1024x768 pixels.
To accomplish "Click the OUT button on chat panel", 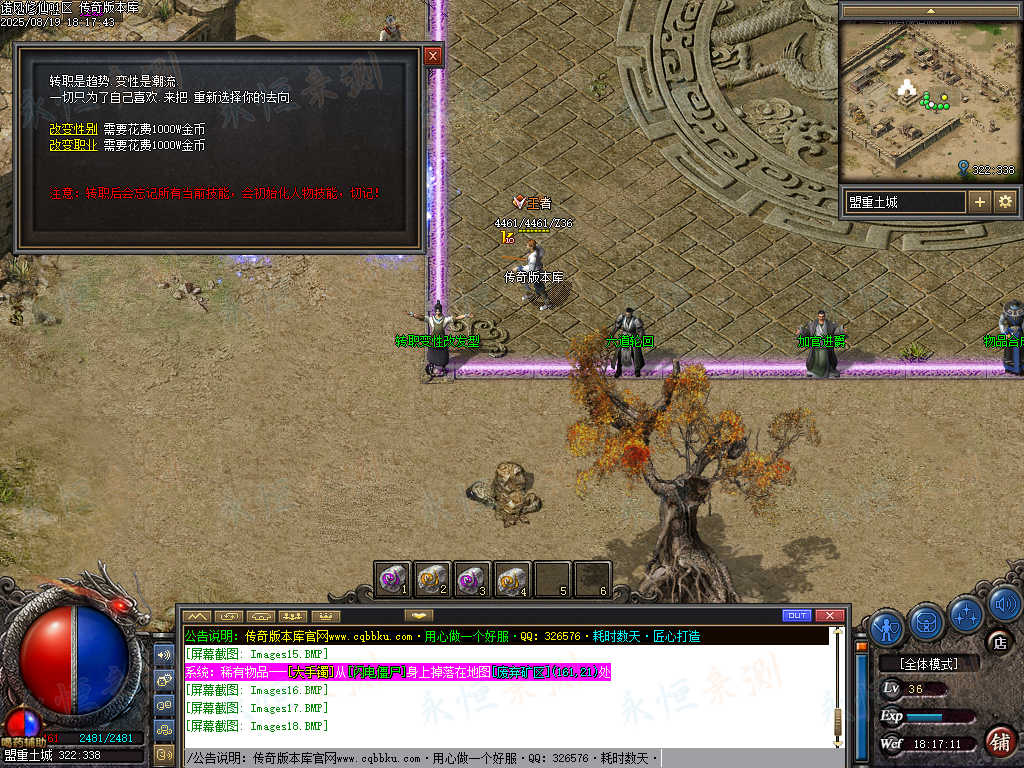I will pyautogui.click(x=797, y=615).
